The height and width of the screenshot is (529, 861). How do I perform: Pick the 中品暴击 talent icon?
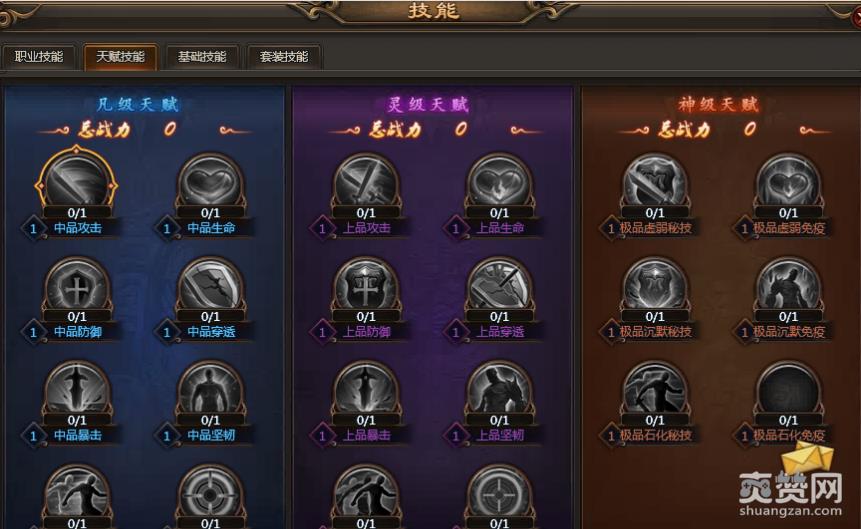click(77, 391)
